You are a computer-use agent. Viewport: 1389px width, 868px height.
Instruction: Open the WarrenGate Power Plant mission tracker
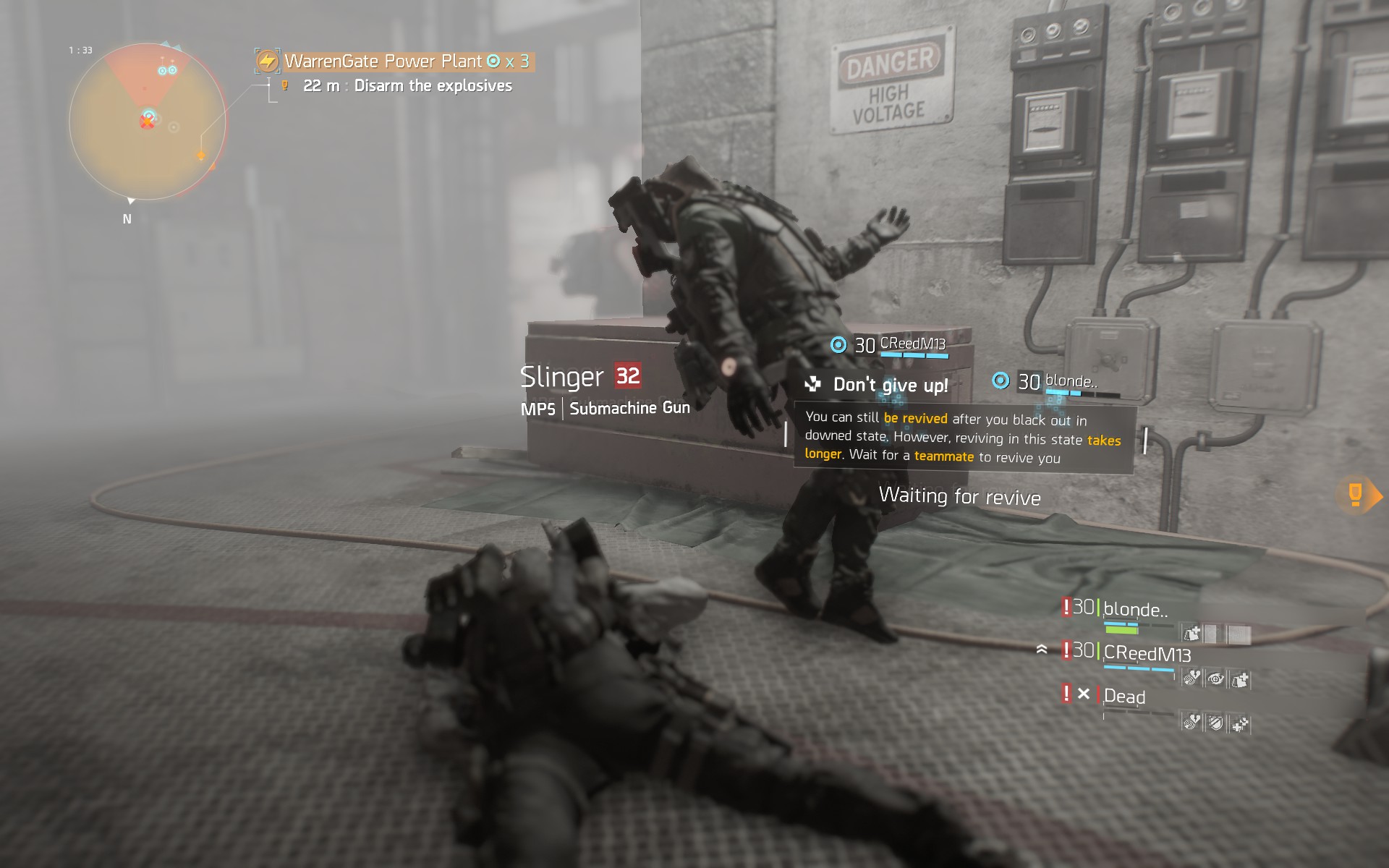pos(394,61)
